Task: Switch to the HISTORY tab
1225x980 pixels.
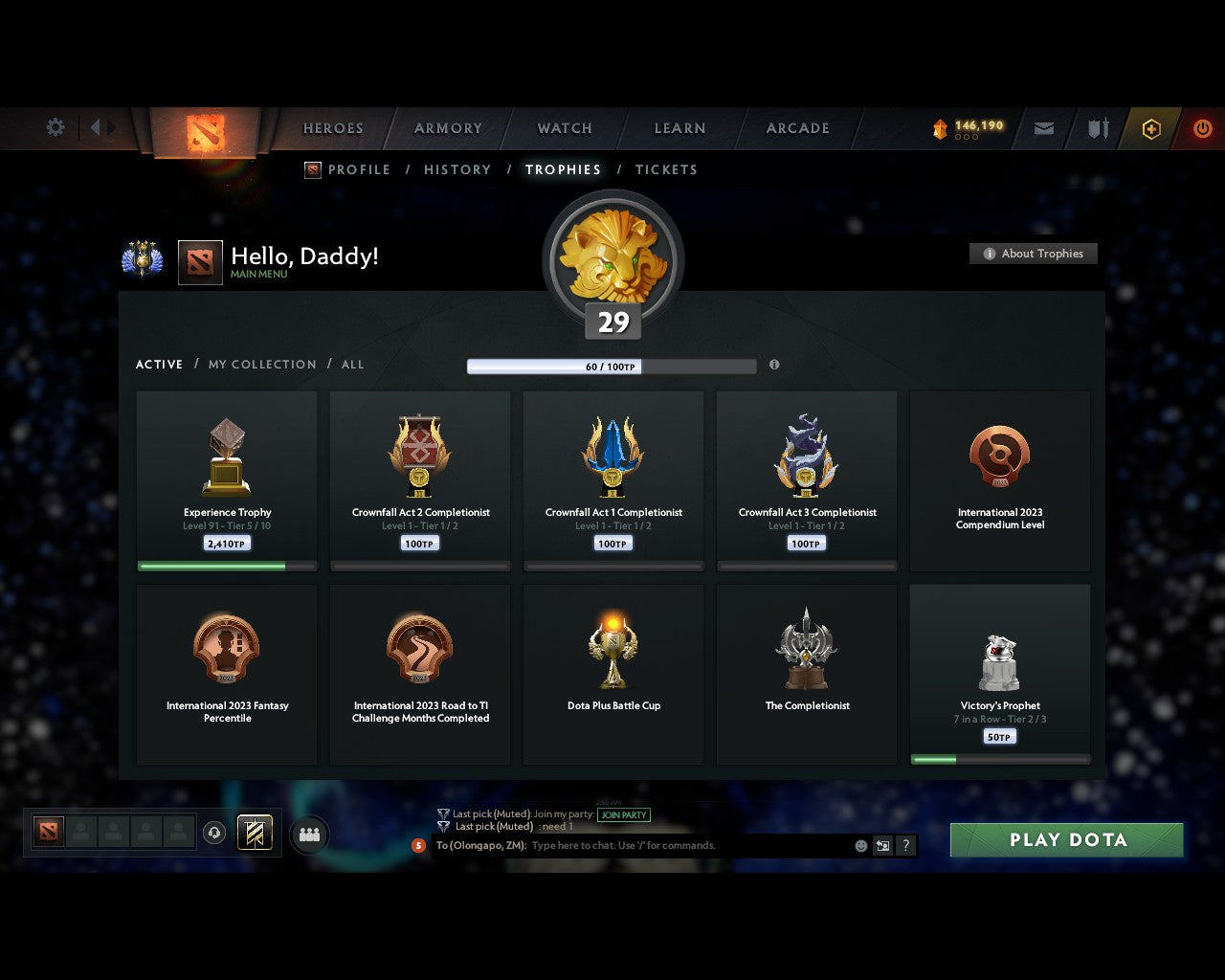Action: (457, 169)
